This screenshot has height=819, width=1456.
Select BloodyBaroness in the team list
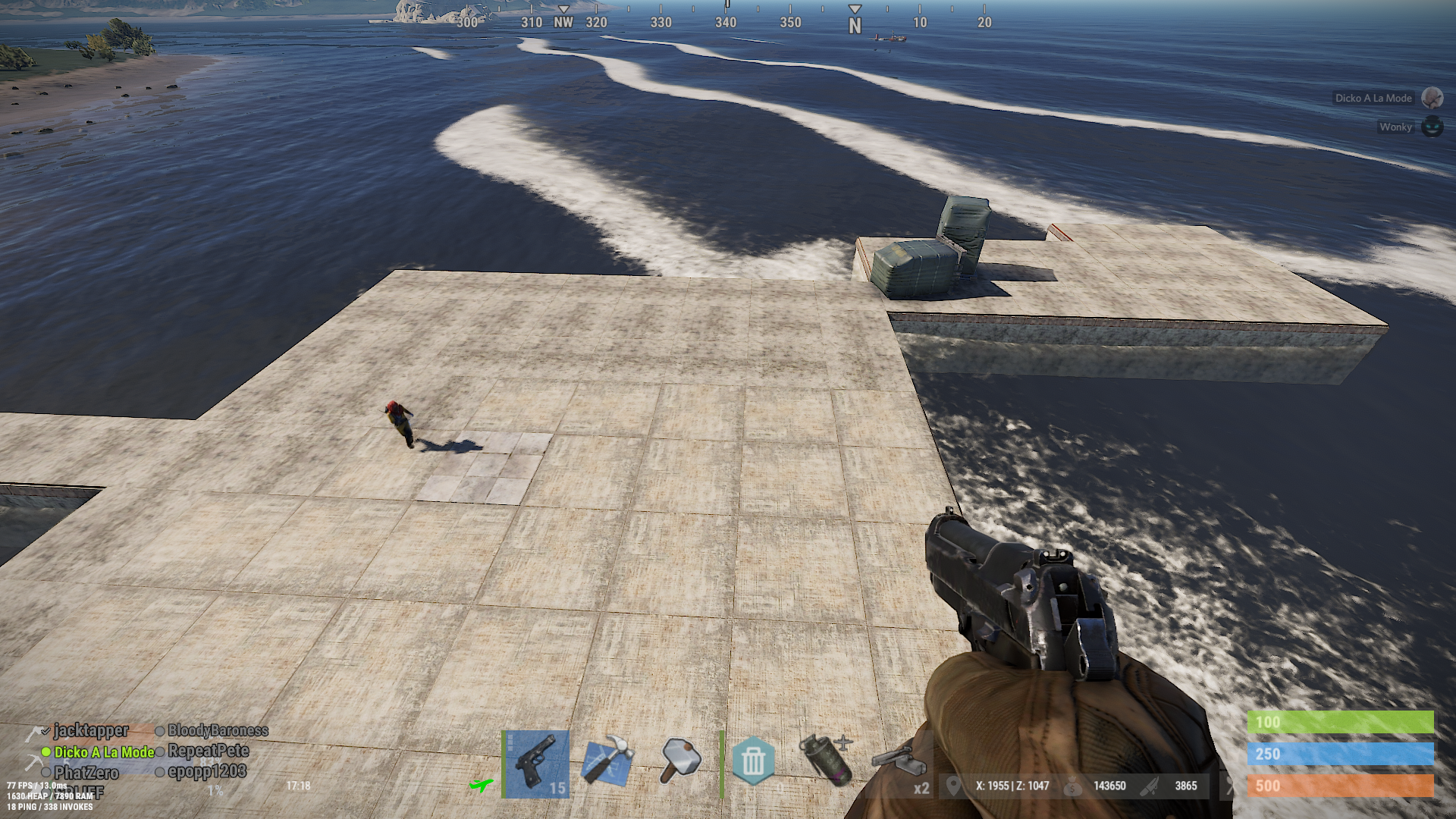click(218, 731)
